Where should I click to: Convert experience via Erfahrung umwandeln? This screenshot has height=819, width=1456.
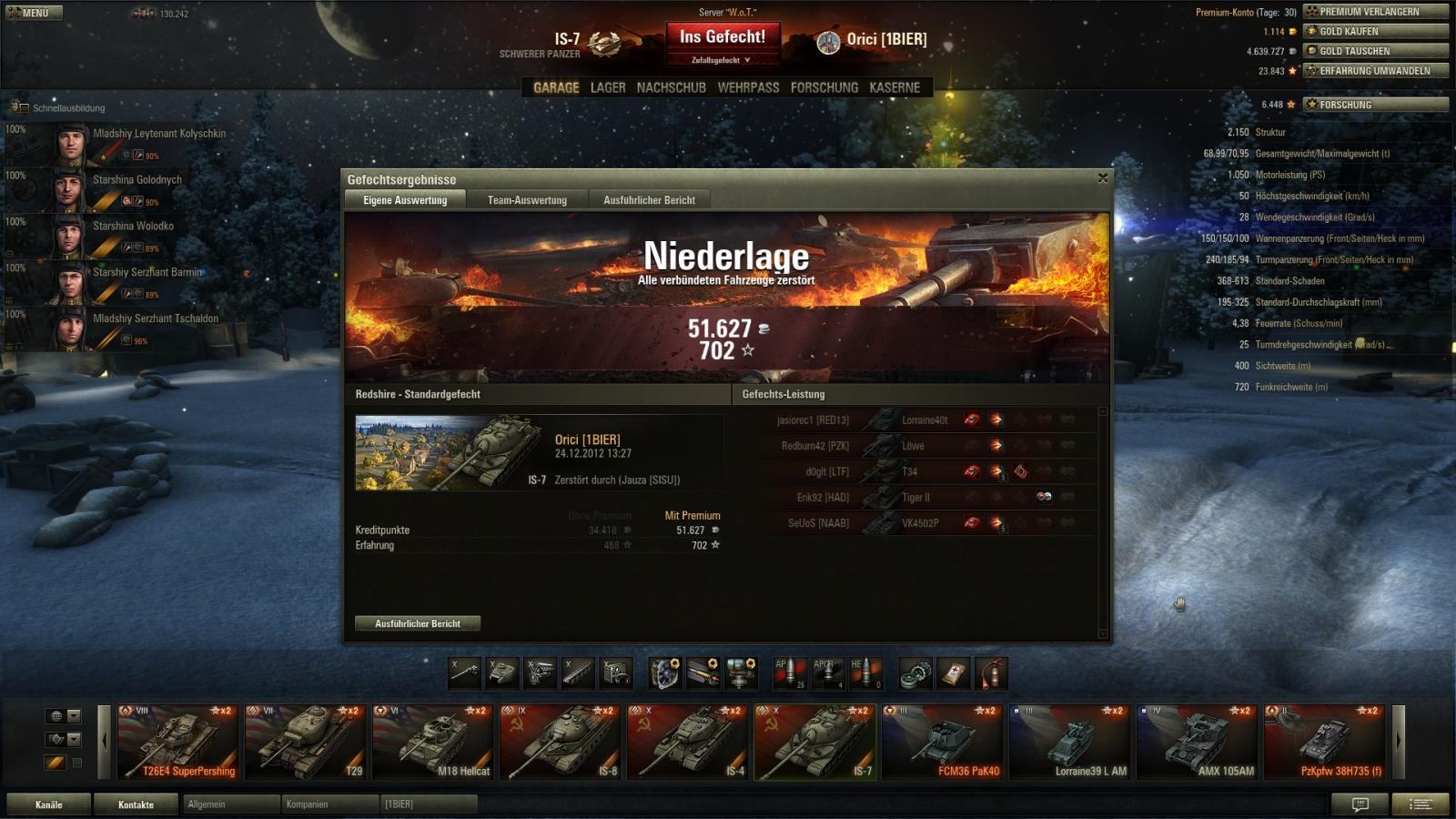click(x=1375, y=71)
